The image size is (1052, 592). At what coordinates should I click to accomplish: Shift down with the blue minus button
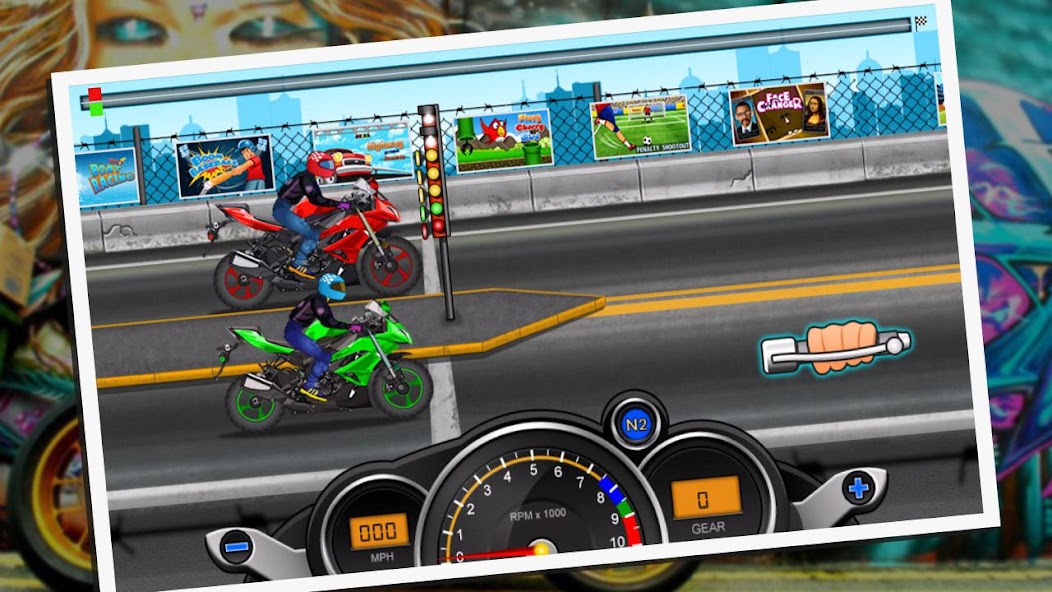coord(237,547)
